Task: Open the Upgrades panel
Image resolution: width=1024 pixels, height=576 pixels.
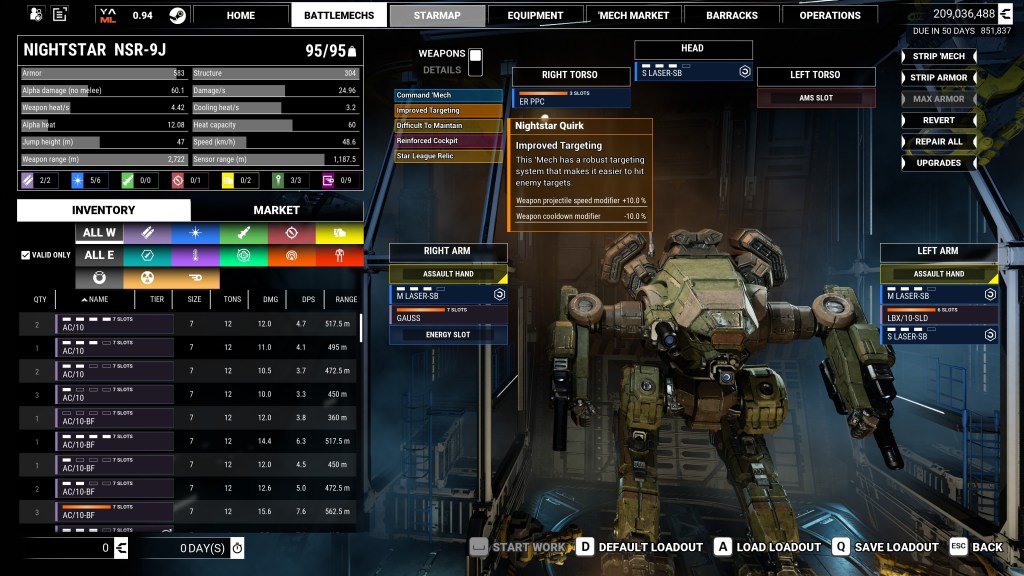Action: pos(938,163)
